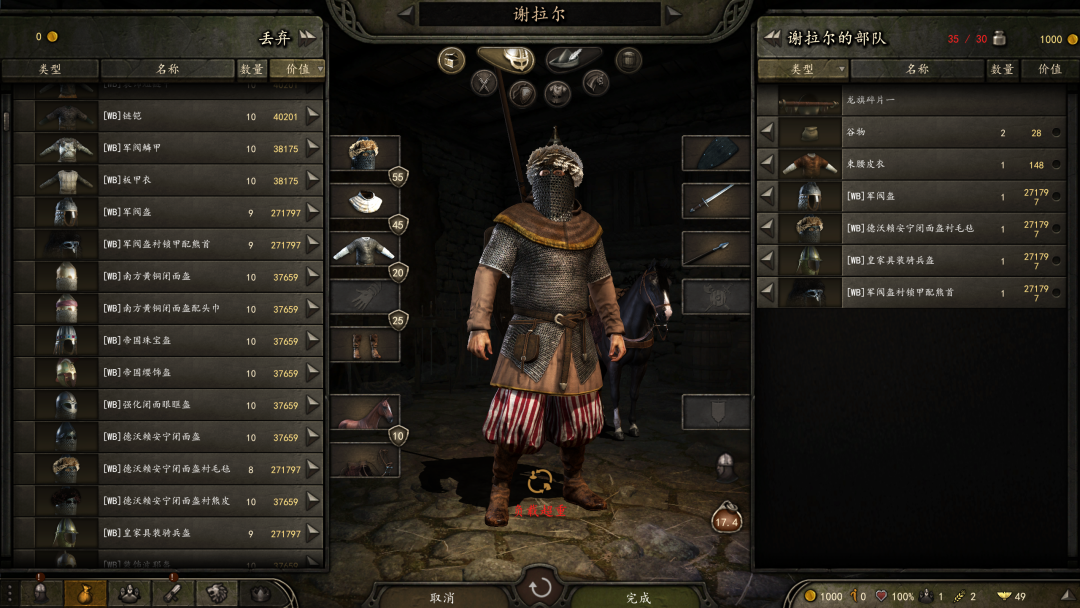
Task: Click the 取消 (Cancel) button
Action: pyautogui.click(x=442, y=597)
